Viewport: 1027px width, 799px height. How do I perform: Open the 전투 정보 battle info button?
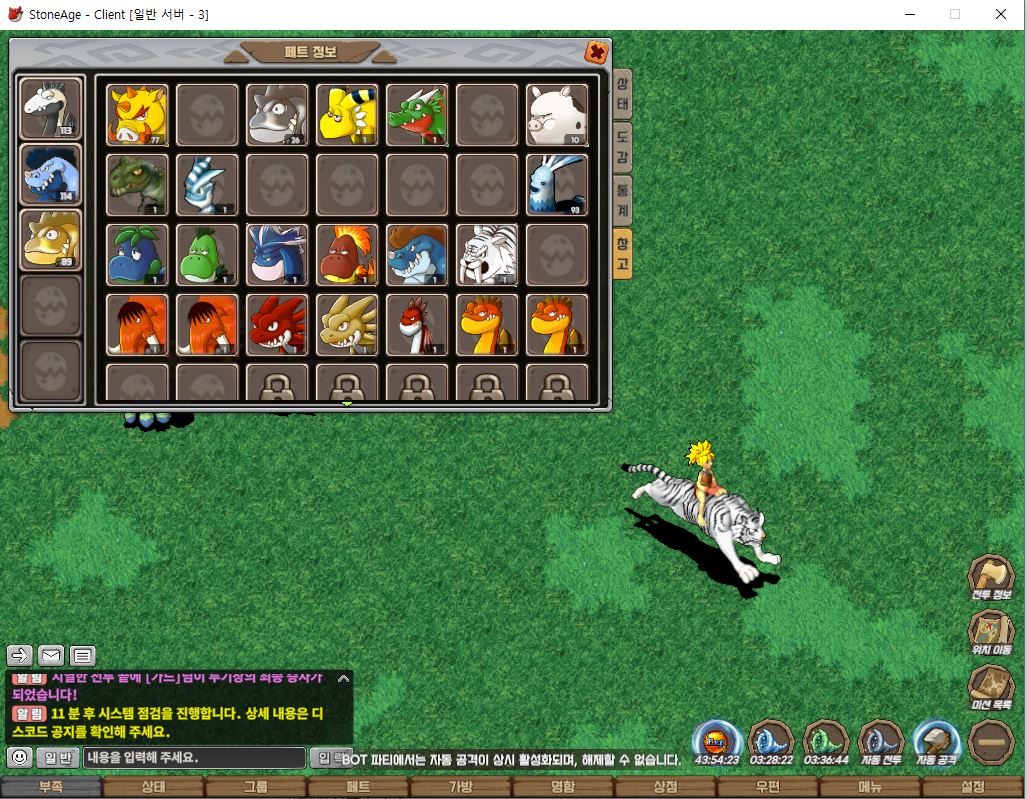click(990, 578)
